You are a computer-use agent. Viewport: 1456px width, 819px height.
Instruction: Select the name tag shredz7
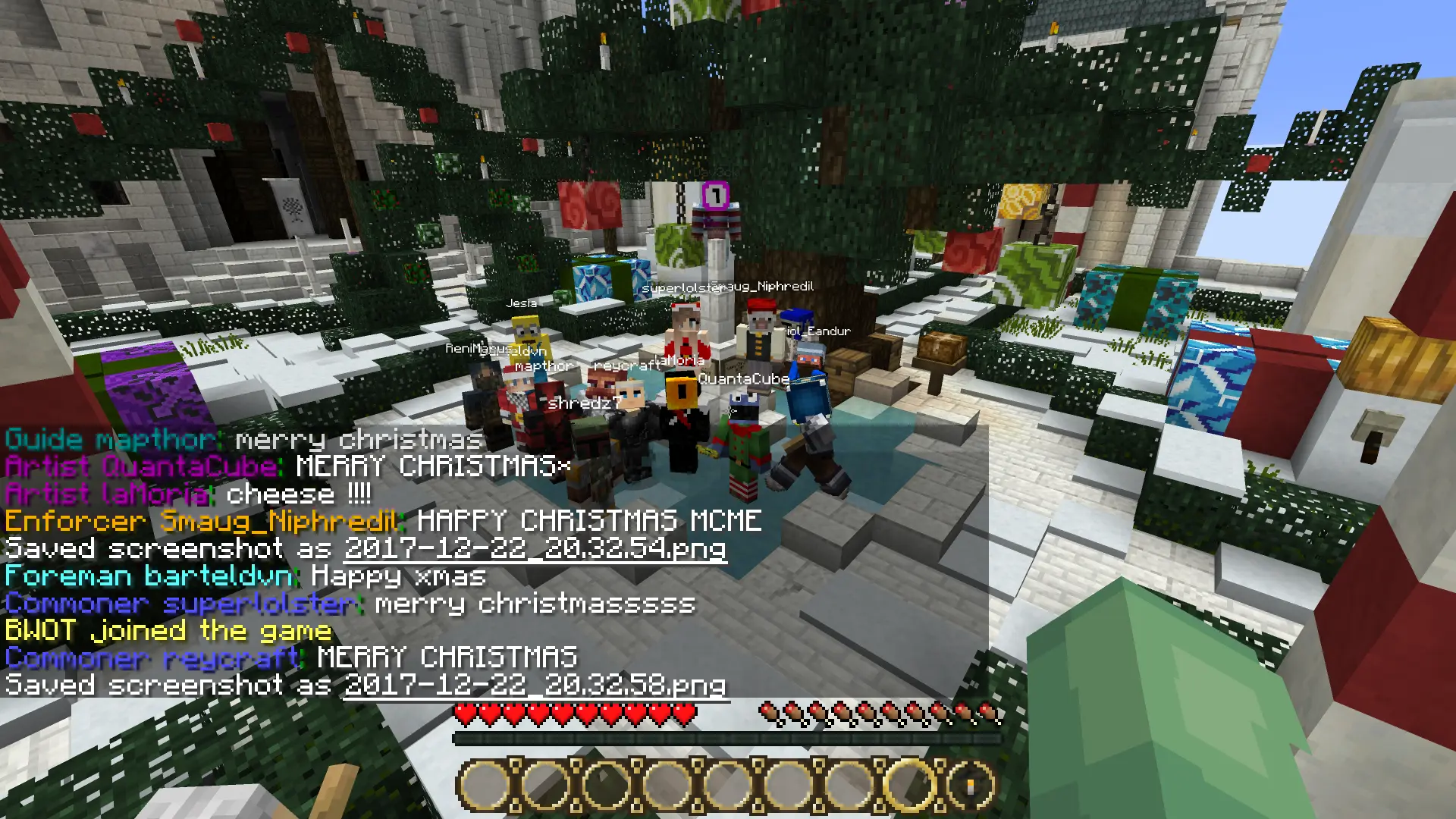tap(584, 404)
